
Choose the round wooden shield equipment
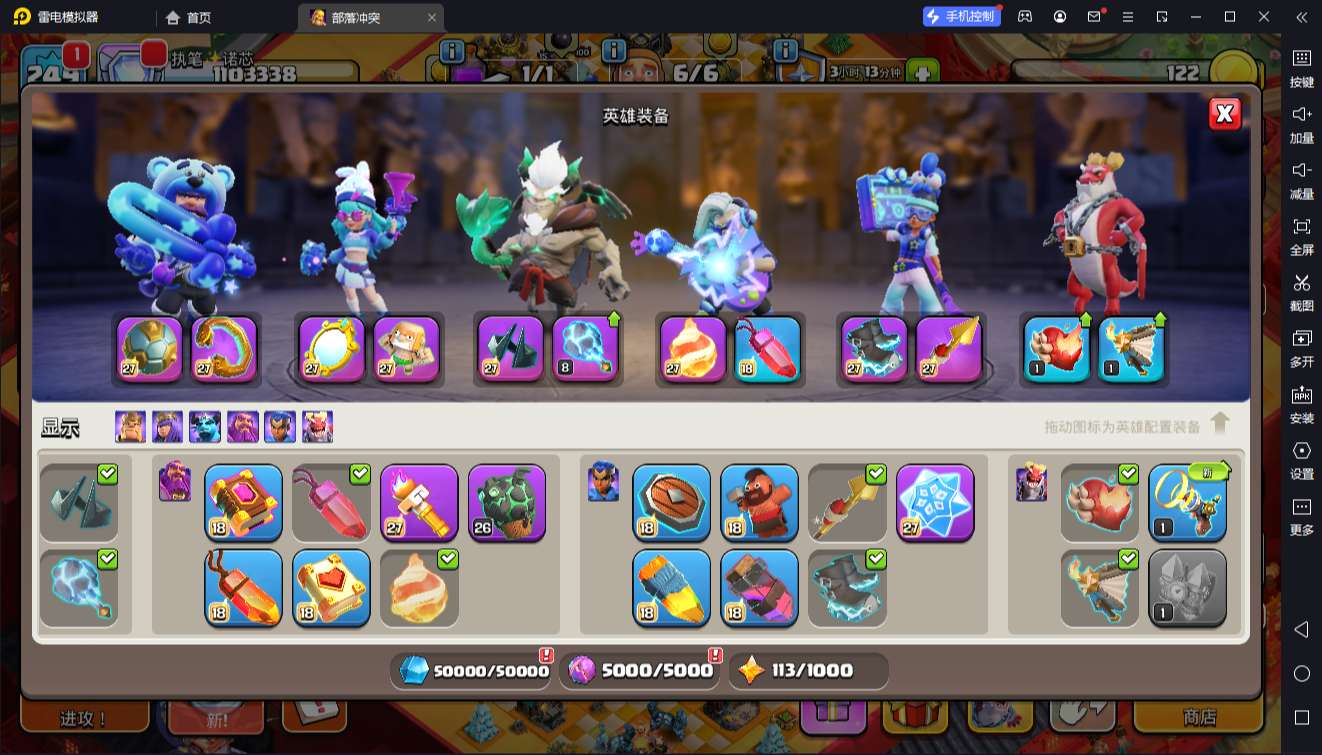click(671, 503)
